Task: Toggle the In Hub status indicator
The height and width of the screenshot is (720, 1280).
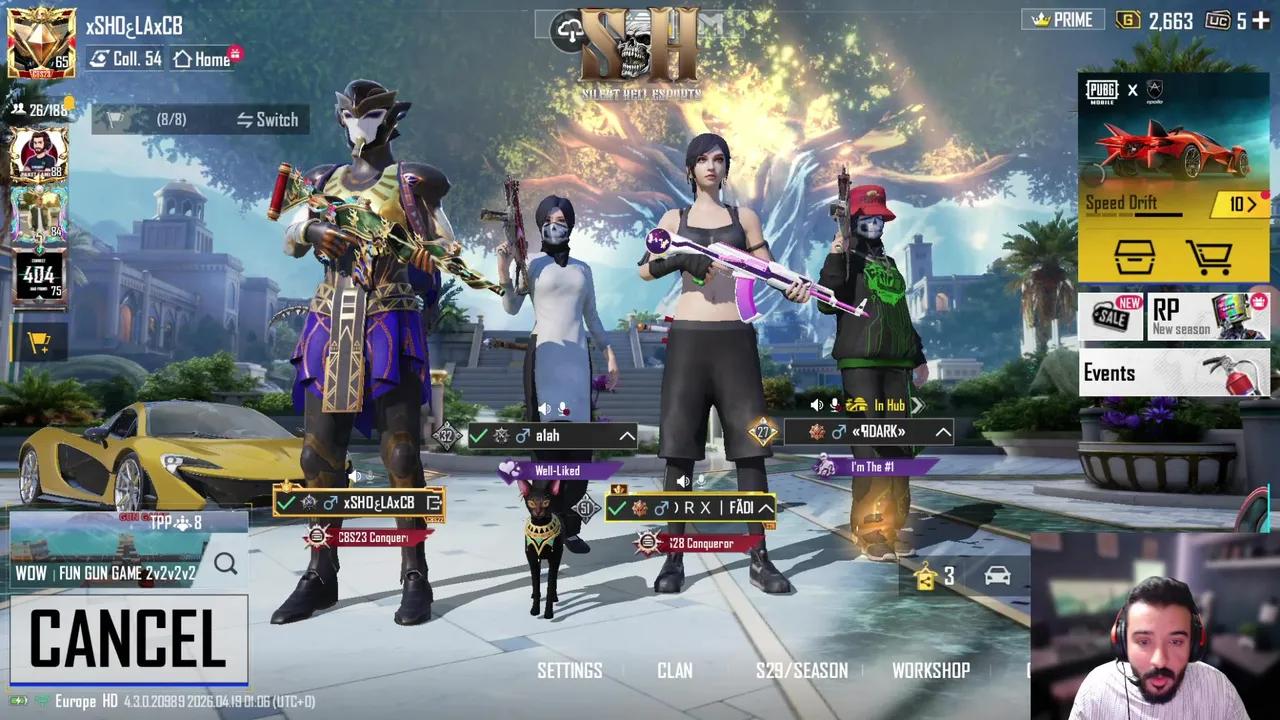Action: [x=886, y=406]
